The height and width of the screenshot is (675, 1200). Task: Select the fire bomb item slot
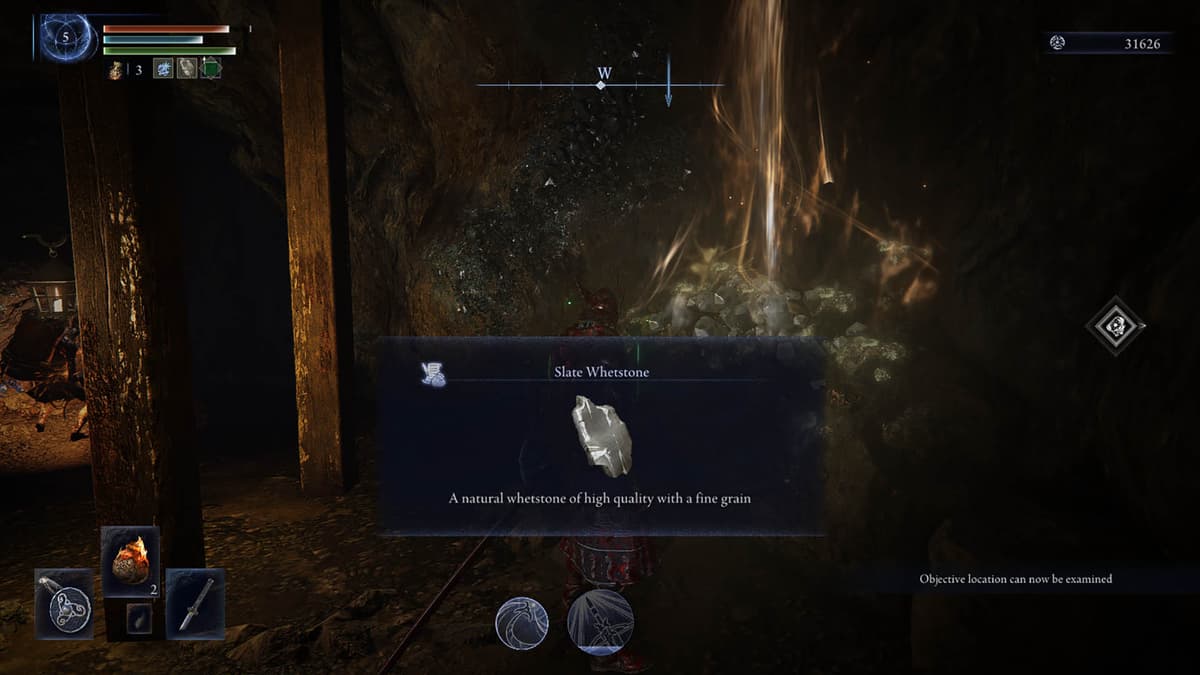click(x=130, y=562)
